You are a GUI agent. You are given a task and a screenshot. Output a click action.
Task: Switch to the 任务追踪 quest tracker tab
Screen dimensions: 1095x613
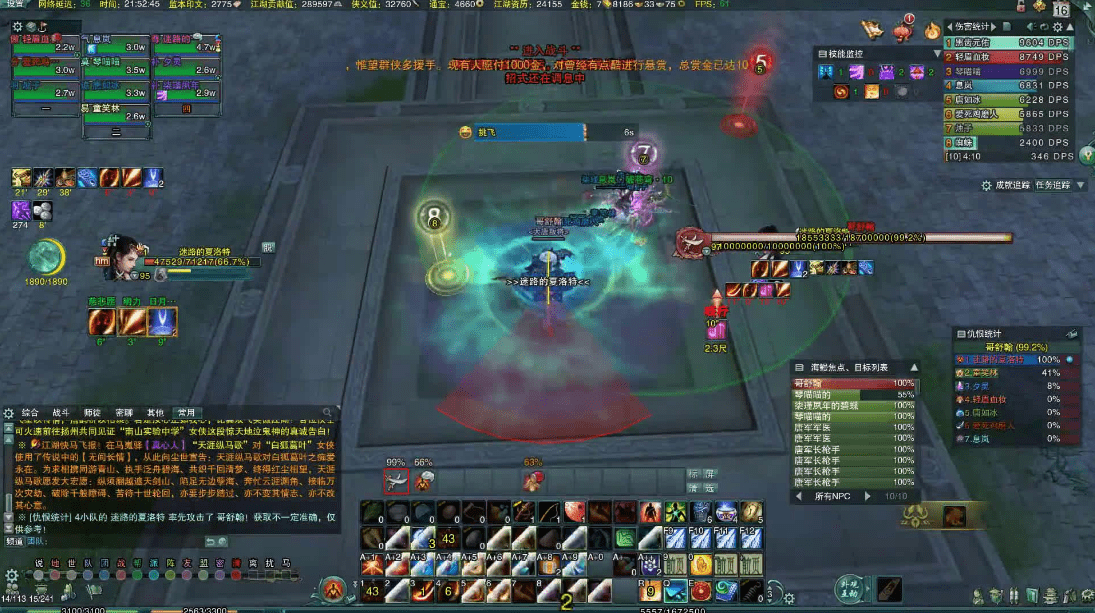[1052, 185]
